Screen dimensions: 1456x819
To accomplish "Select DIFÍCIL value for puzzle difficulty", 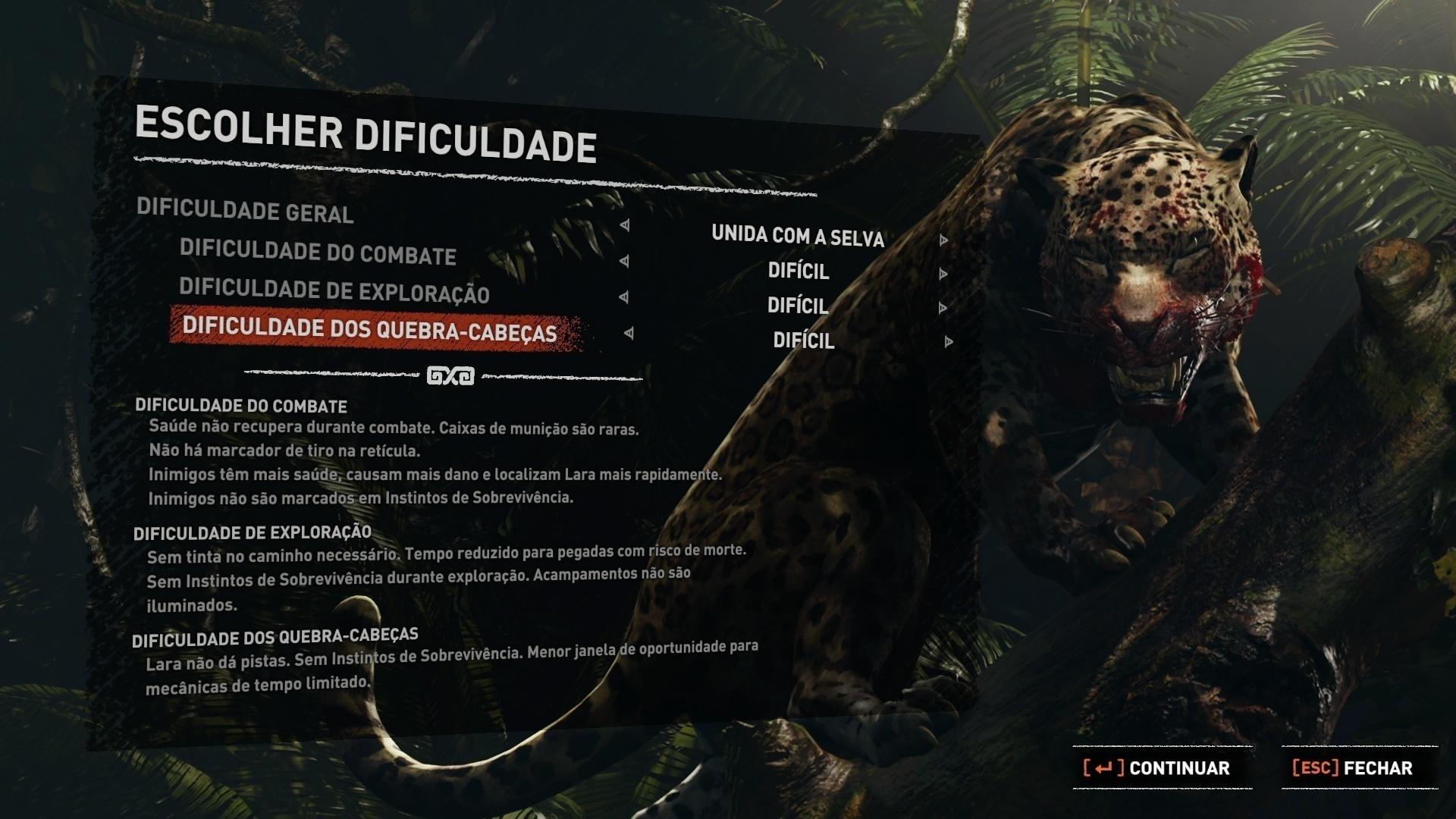I will coord(804,340).
